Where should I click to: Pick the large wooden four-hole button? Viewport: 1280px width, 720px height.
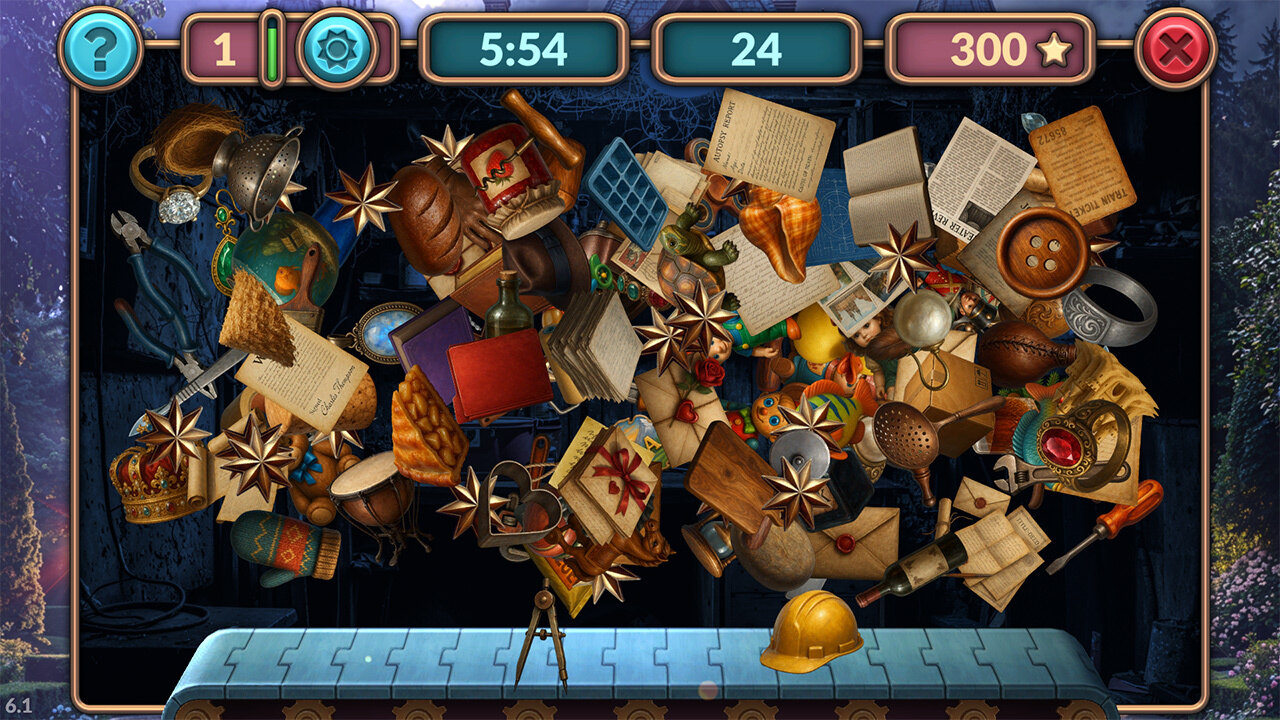1042,252
